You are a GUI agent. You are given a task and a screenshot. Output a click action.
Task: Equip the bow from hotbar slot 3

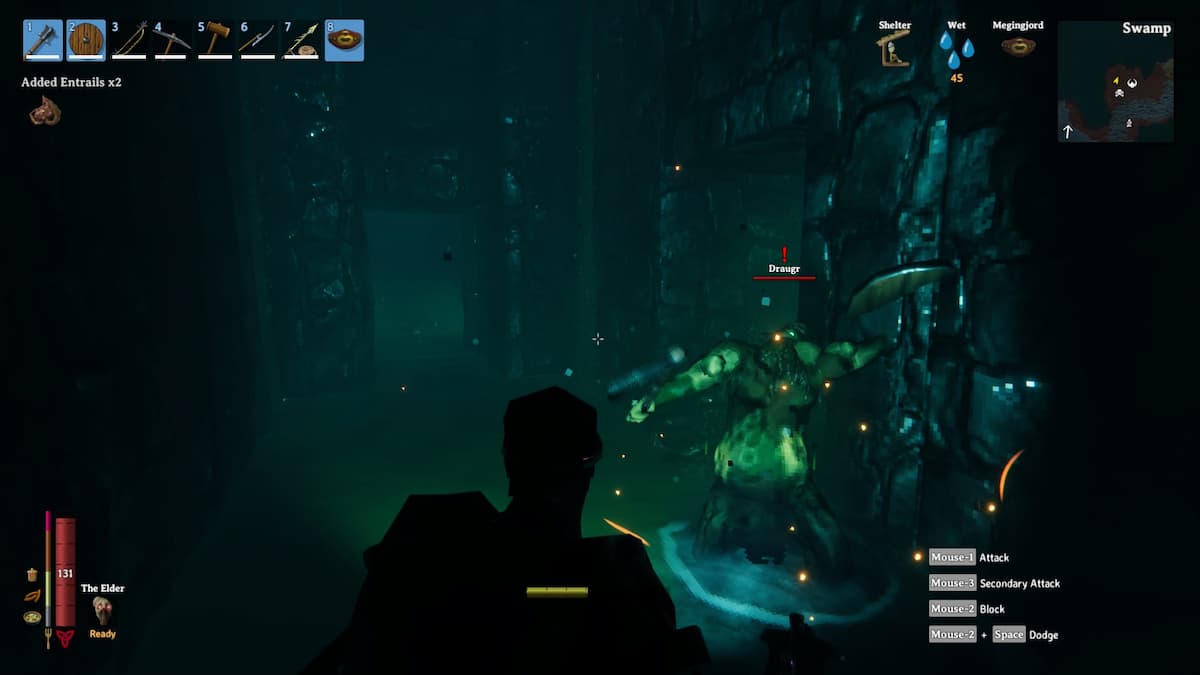pyautogui.click(x=129, y=40)
